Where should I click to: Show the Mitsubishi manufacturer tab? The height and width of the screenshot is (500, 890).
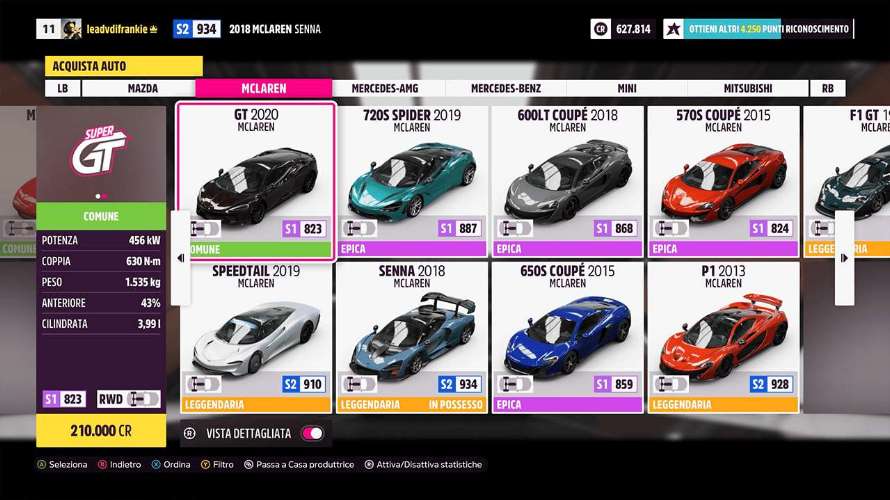tap(748, 88)
